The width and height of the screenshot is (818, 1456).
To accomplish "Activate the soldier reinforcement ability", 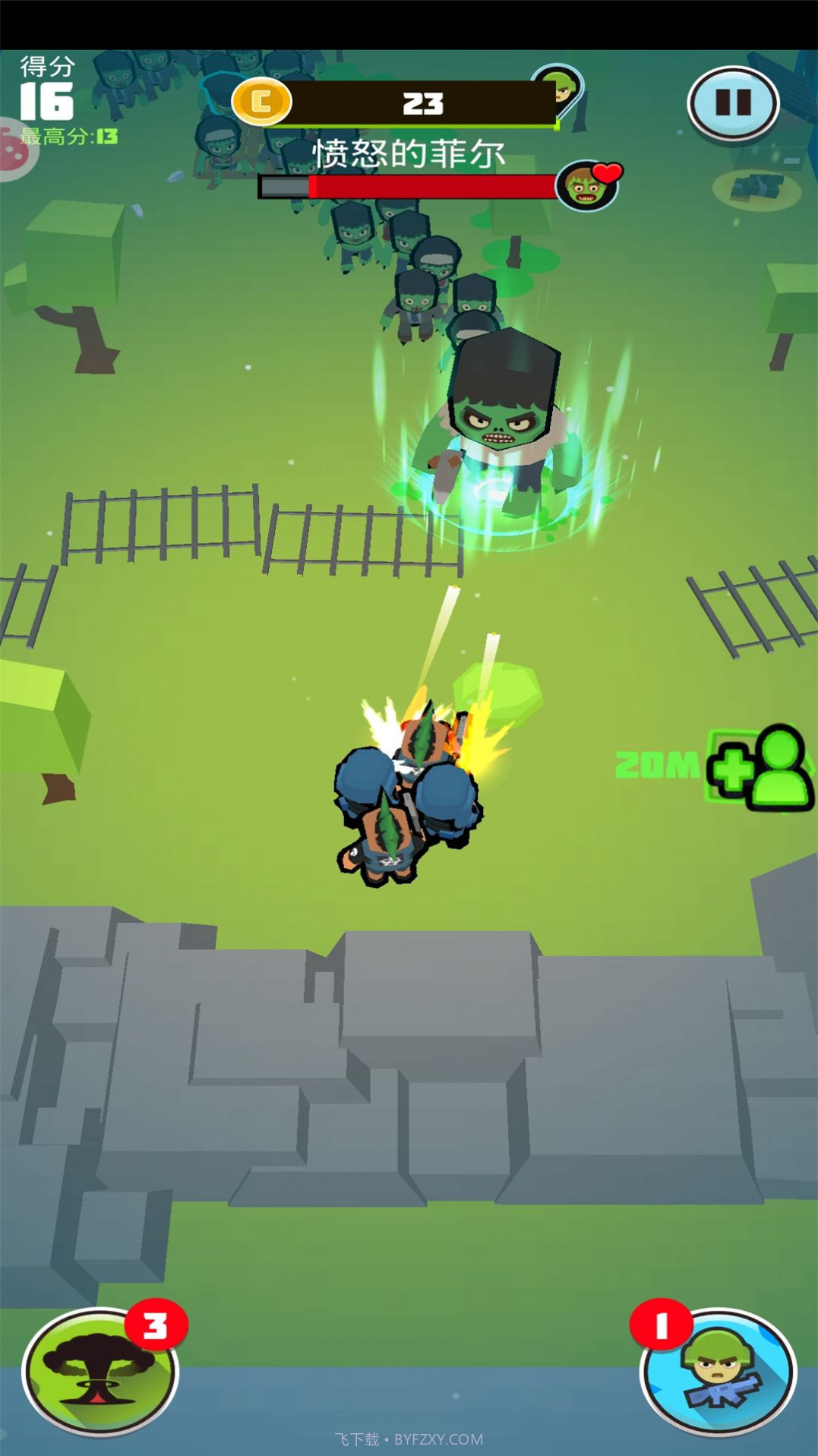I will click(x=719, y=1372).
